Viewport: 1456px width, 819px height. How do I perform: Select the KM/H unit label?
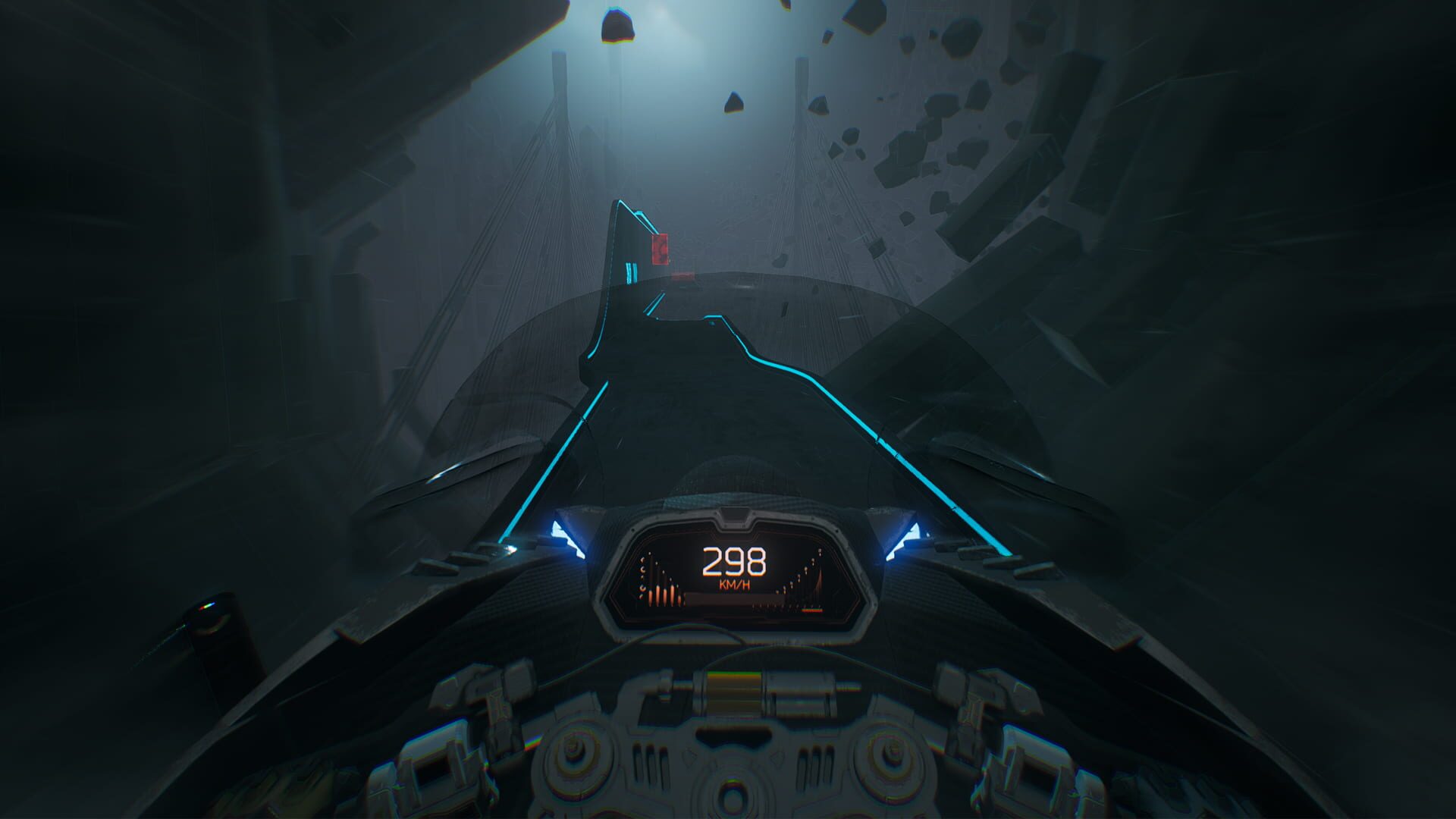point(734,585)
